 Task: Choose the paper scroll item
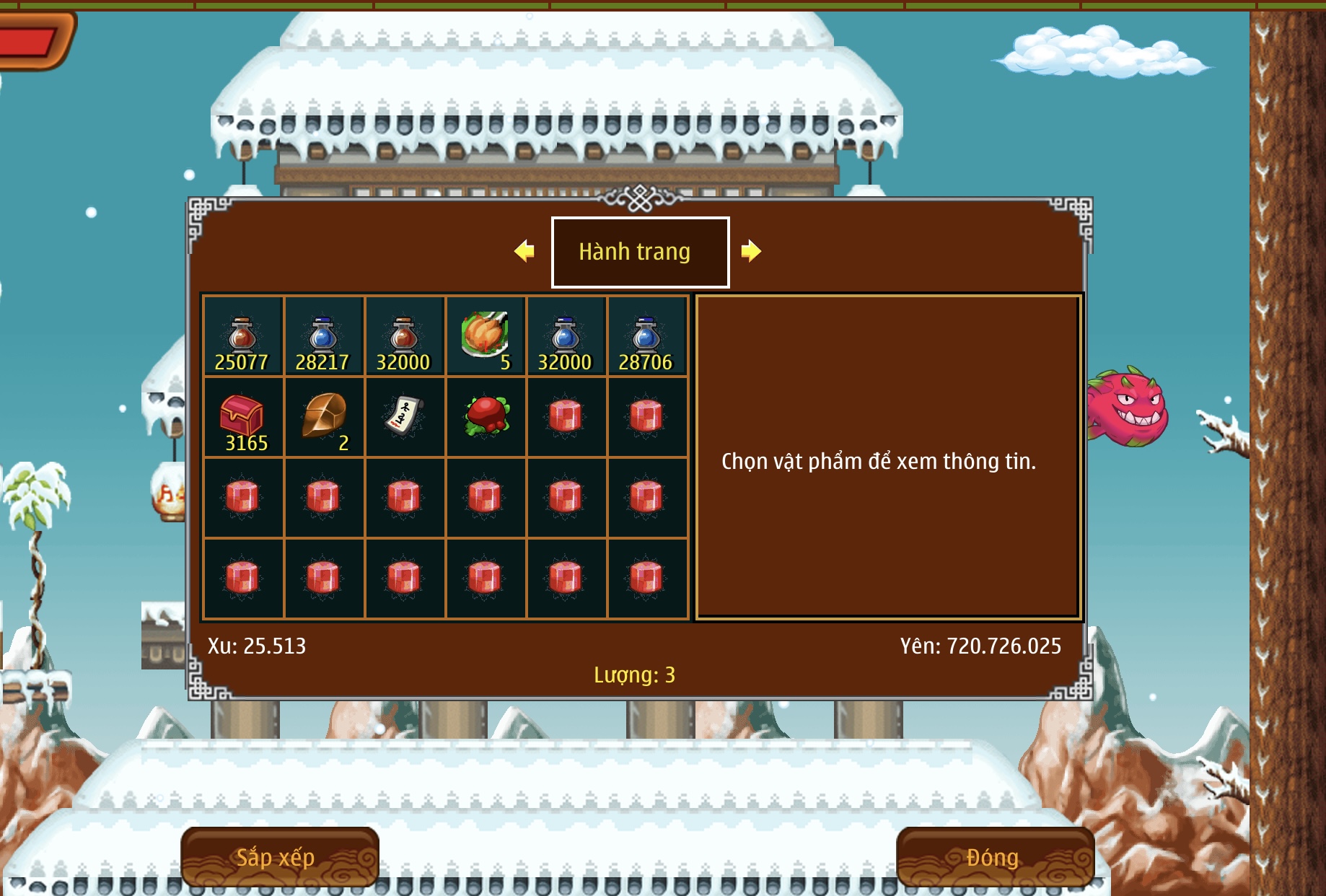coord(405,416)
